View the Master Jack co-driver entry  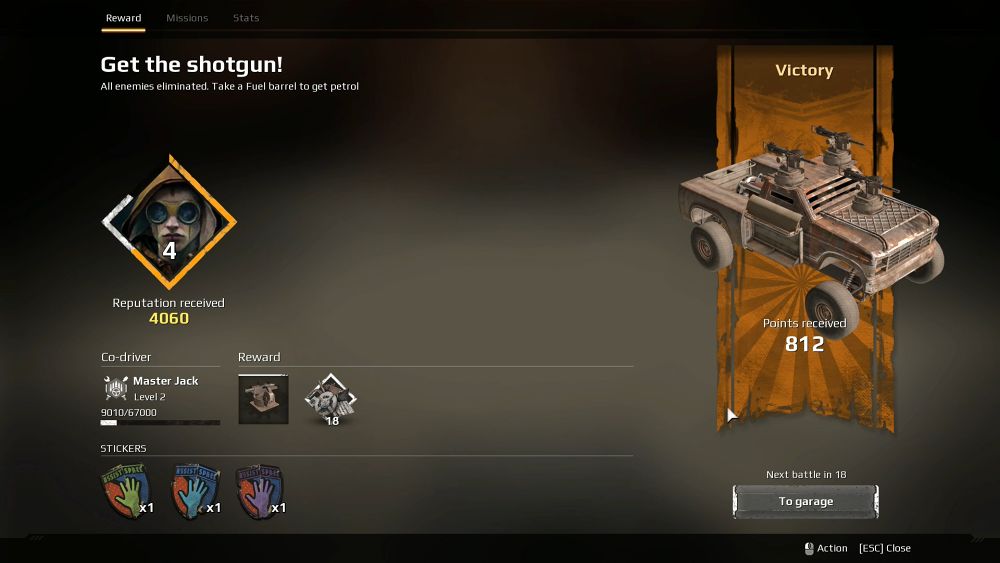[x=160, y=389]
